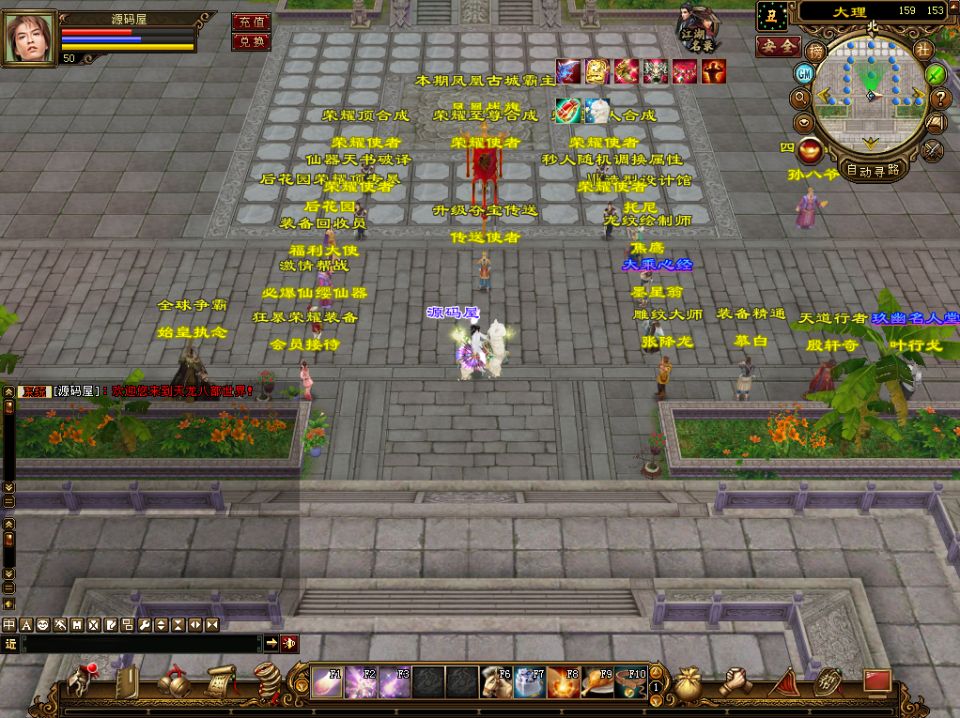
Task: Open 自动寻路 auto-pathfinding
Action: (872, 169)
